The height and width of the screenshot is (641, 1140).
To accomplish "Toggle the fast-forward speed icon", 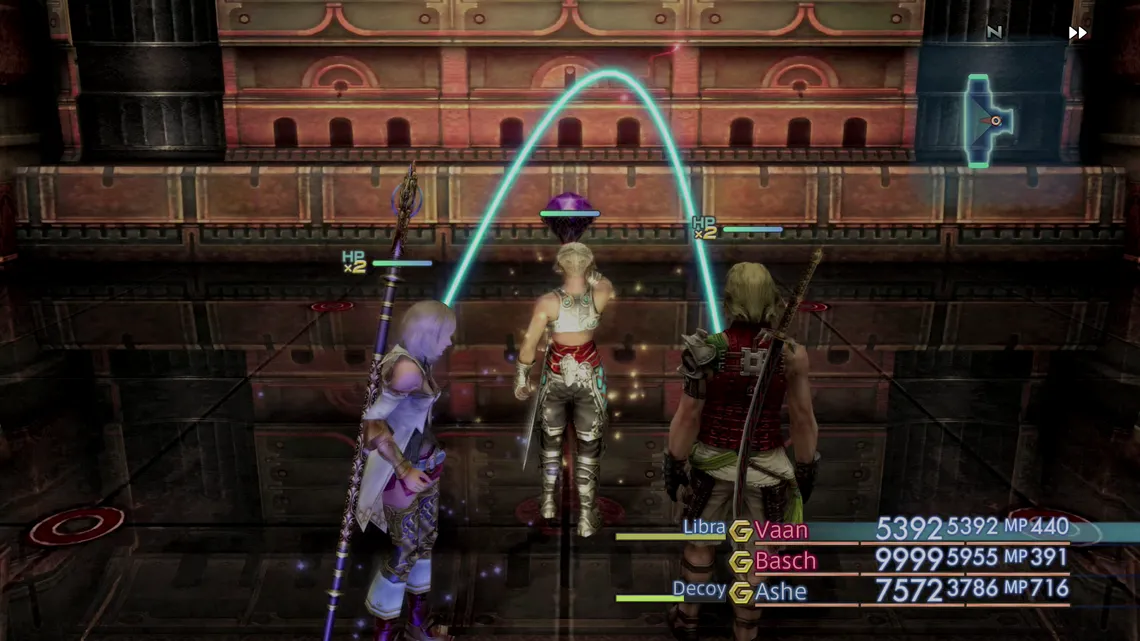I will 1077,33.
